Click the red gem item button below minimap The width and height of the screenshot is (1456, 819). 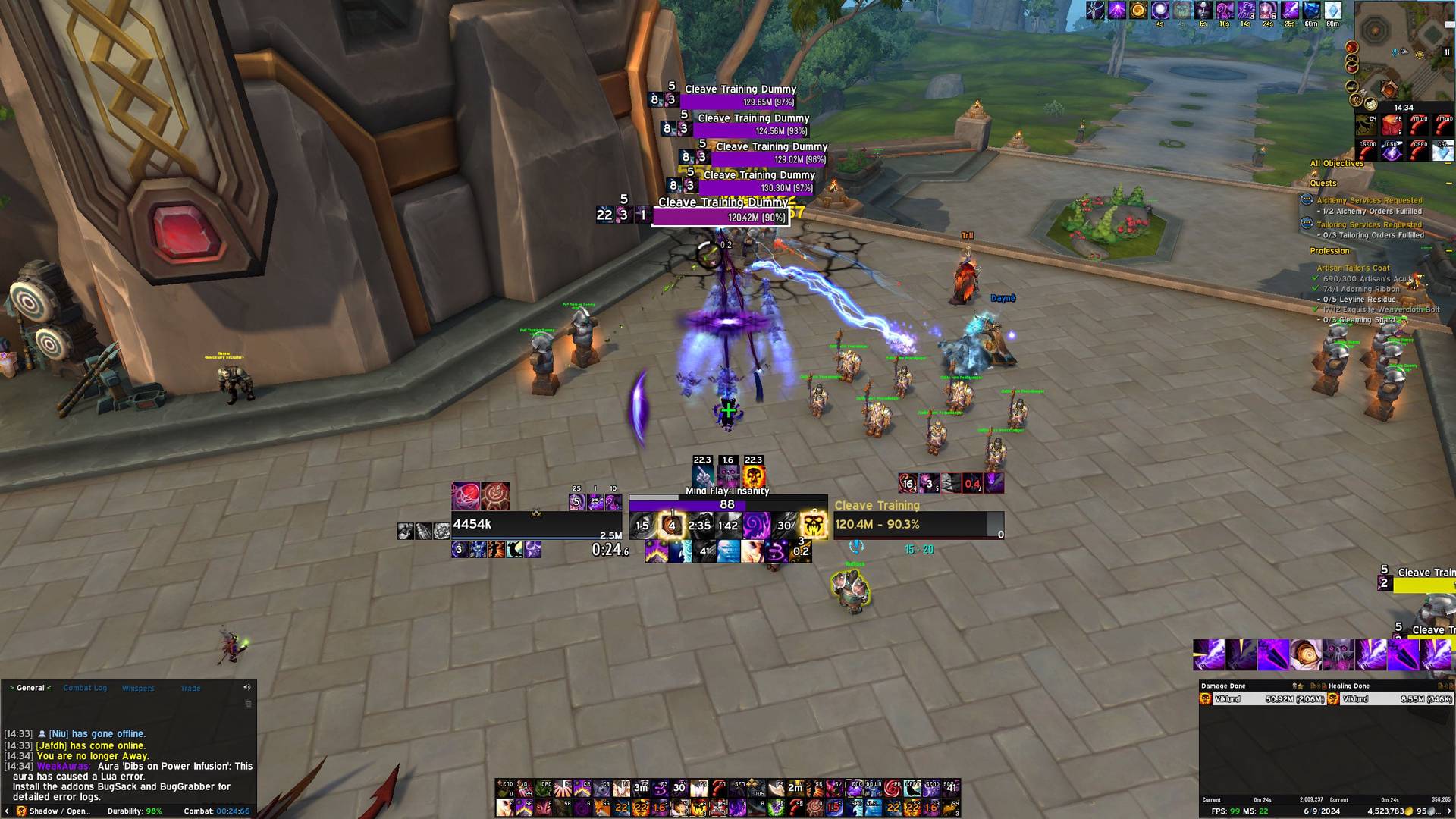tap(1391, 124)
